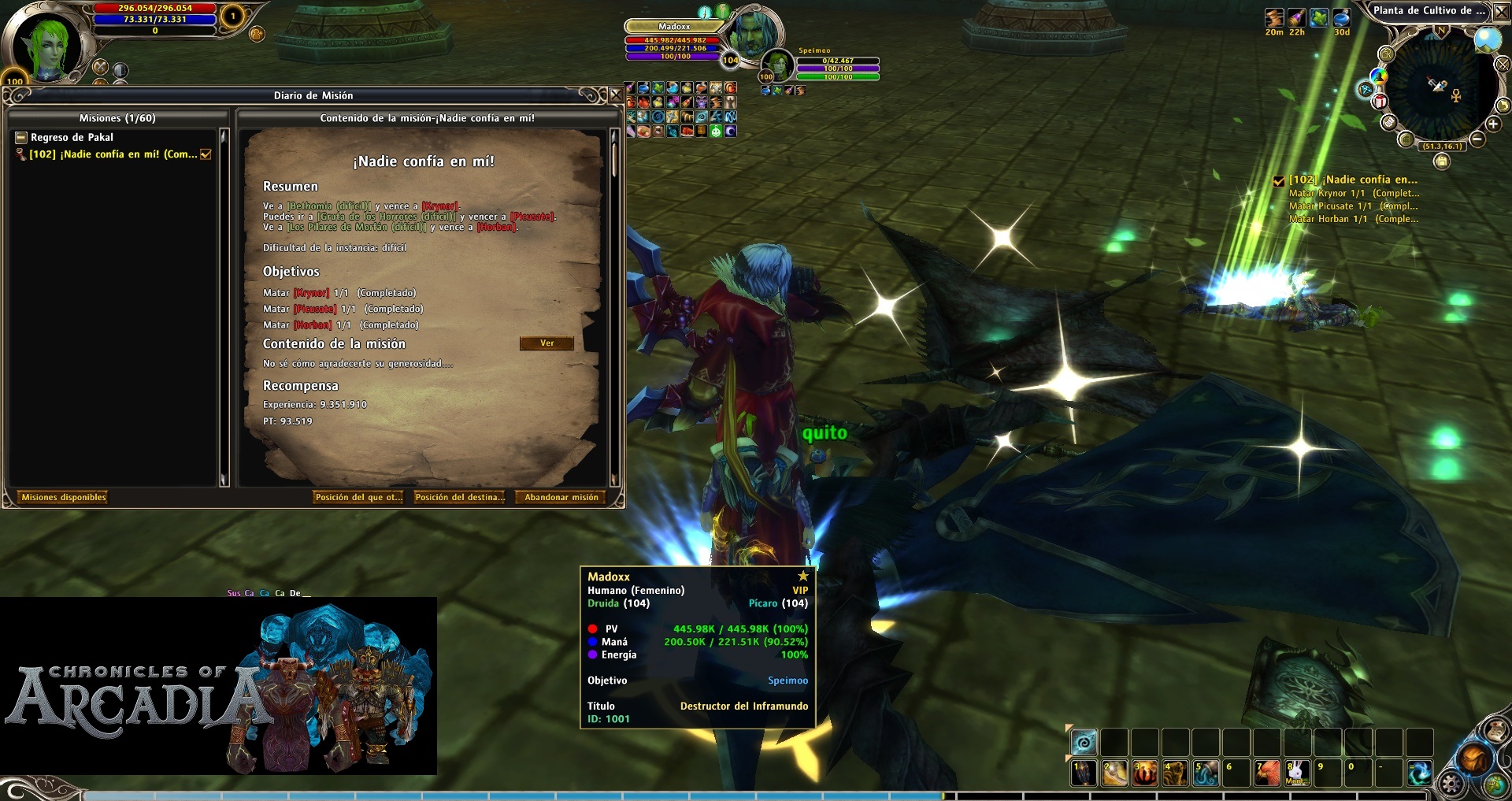Show Posición del destinatario location
Image resolution: width=1512 pixels, height=801 pixels.
459,497
